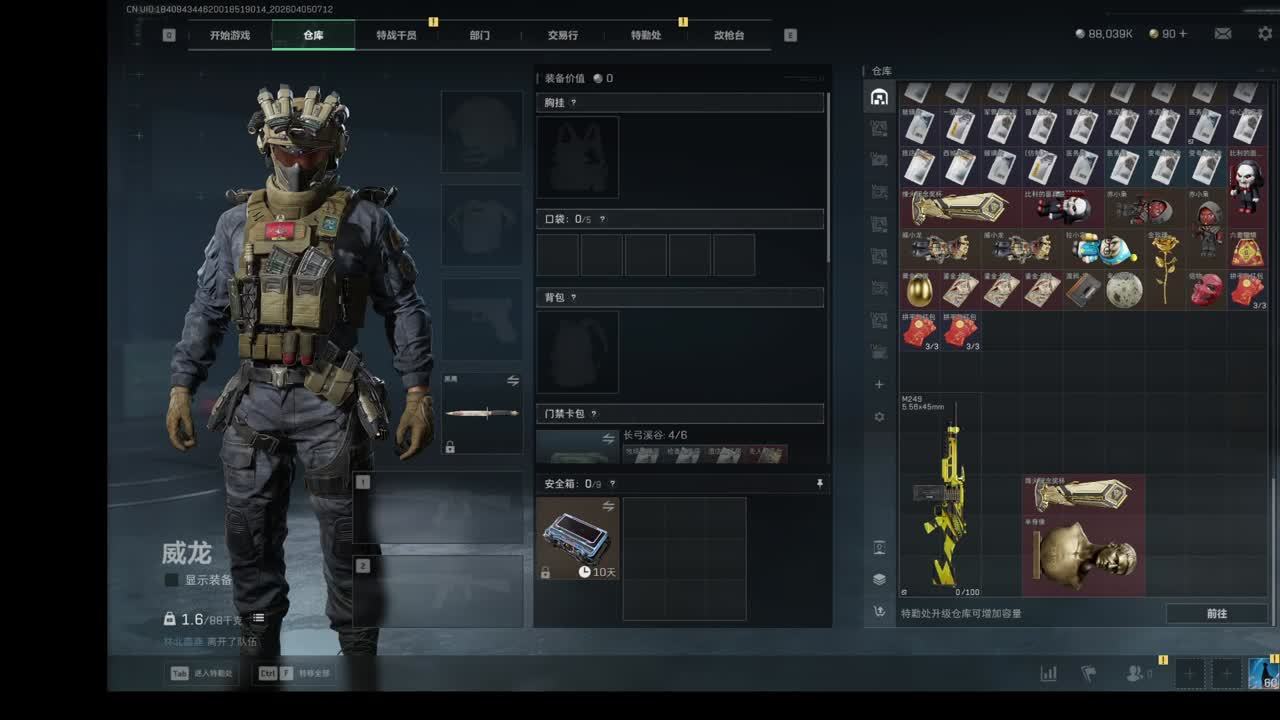Select the golden egg item

pyautogui.click(x=919, y=290)
